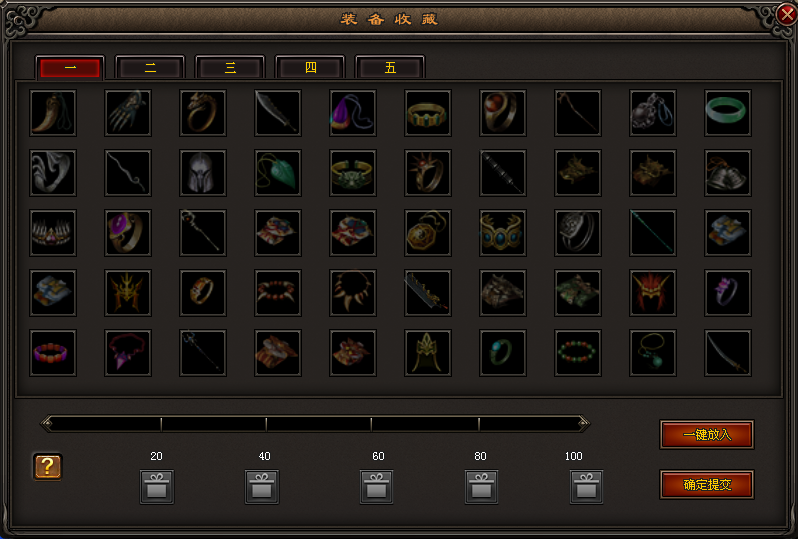The image size is (798, 539).
Task: Confirm with the 确定提交 button
Action: pos(707,485)
